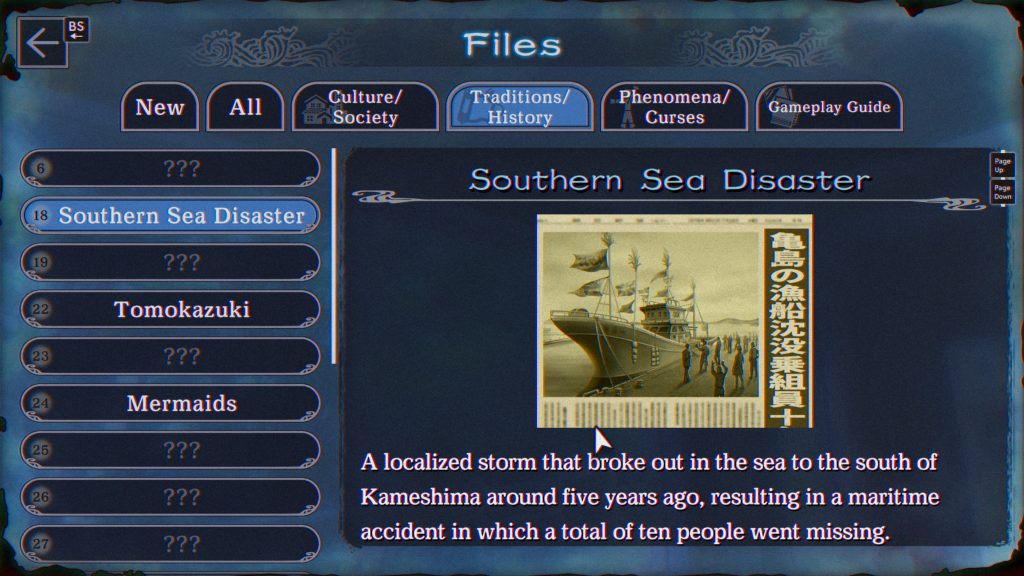Open the Culture/Society tab
Image resolution: width=1024 pixels, height=576 pixels.
(365, 107)
